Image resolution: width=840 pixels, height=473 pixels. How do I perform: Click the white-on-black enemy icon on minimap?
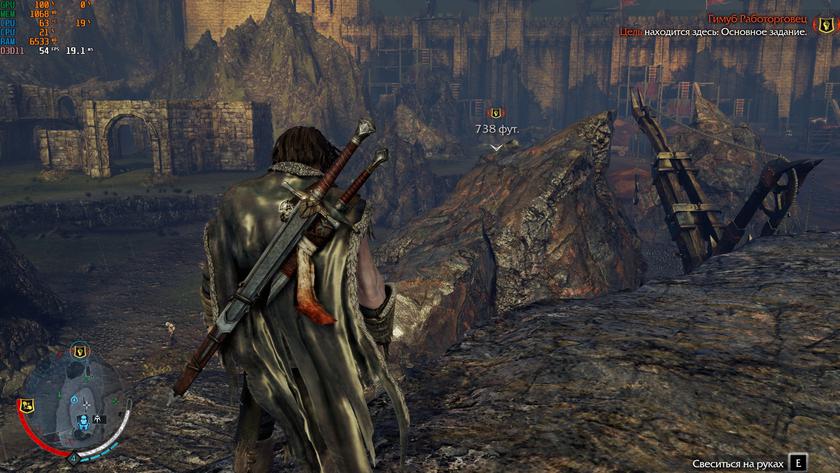pos(97,419)
